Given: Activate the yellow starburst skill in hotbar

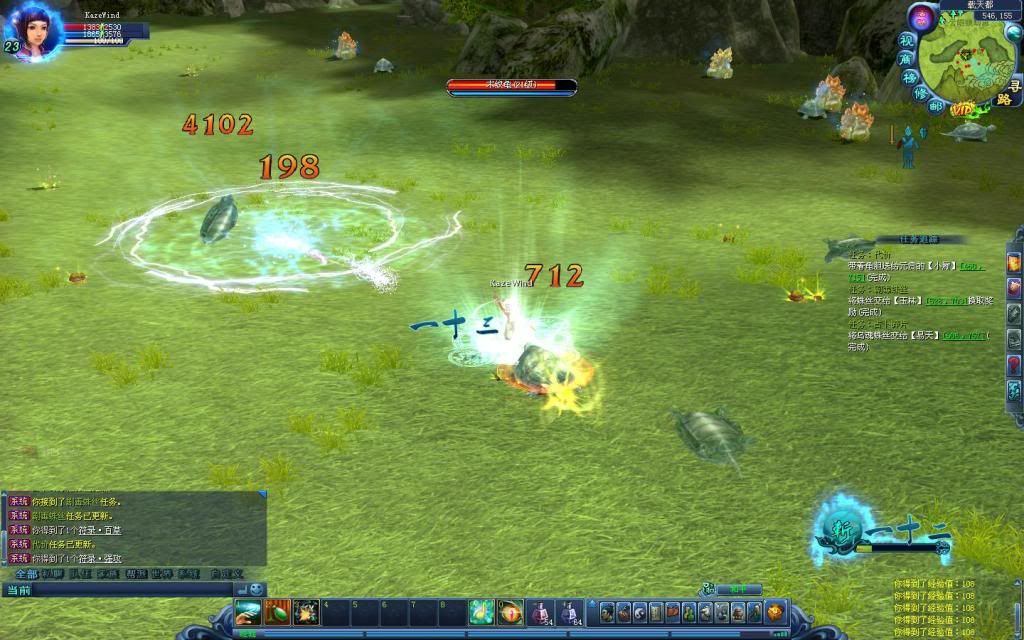Looking at the screenshot, I should [306, 611].
